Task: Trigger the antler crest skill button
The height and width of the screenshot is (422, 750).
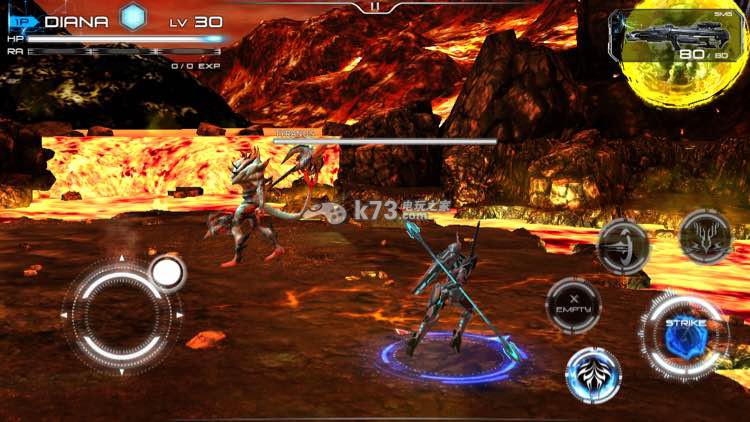Action: click(705, 237)
